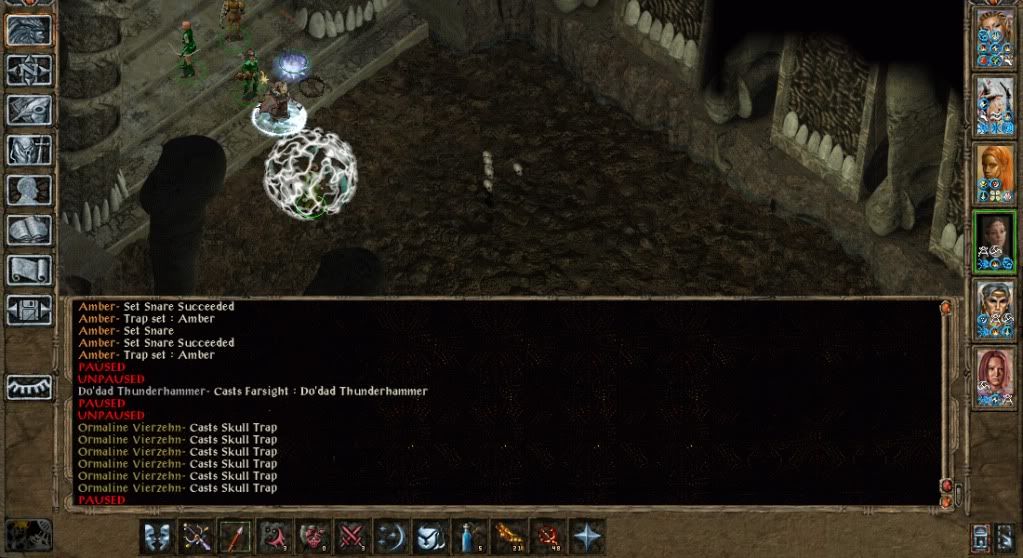Select the red-haired character portrait at bottom
Screen dimensions: 1023x558
coord(996,376)
